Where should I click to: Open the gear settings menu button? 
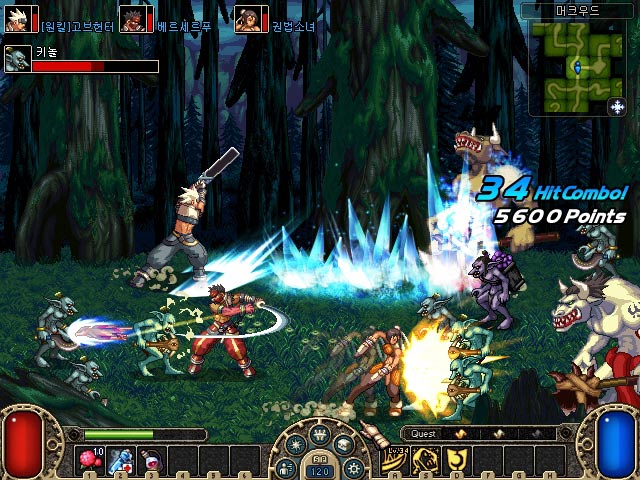pyautogui.click(x=352, y=466)
